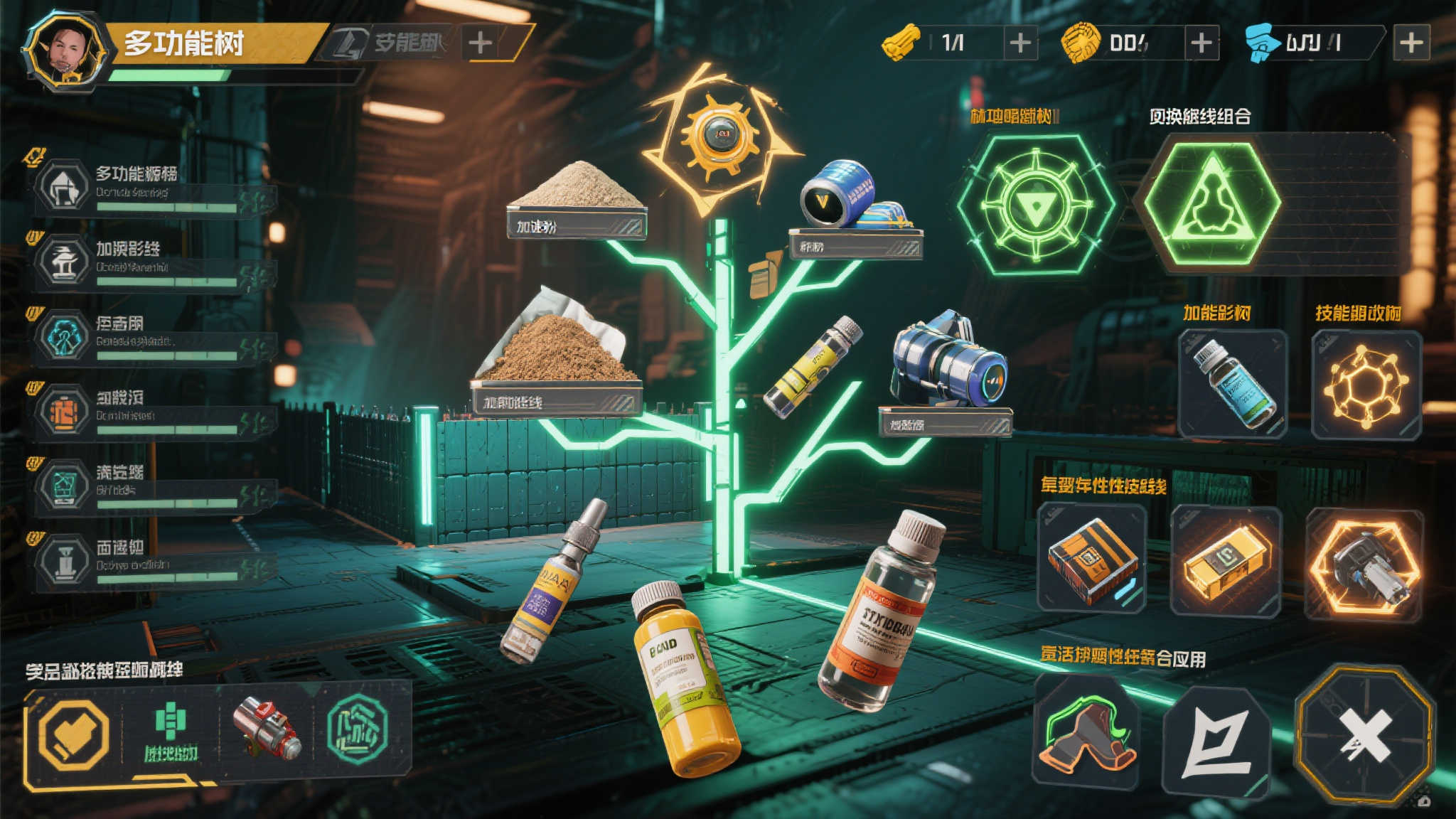The height and width of the screenshot is (819, 1456).
Task: Select the green triangle hexagon emblem
Action: point(1211,203)
